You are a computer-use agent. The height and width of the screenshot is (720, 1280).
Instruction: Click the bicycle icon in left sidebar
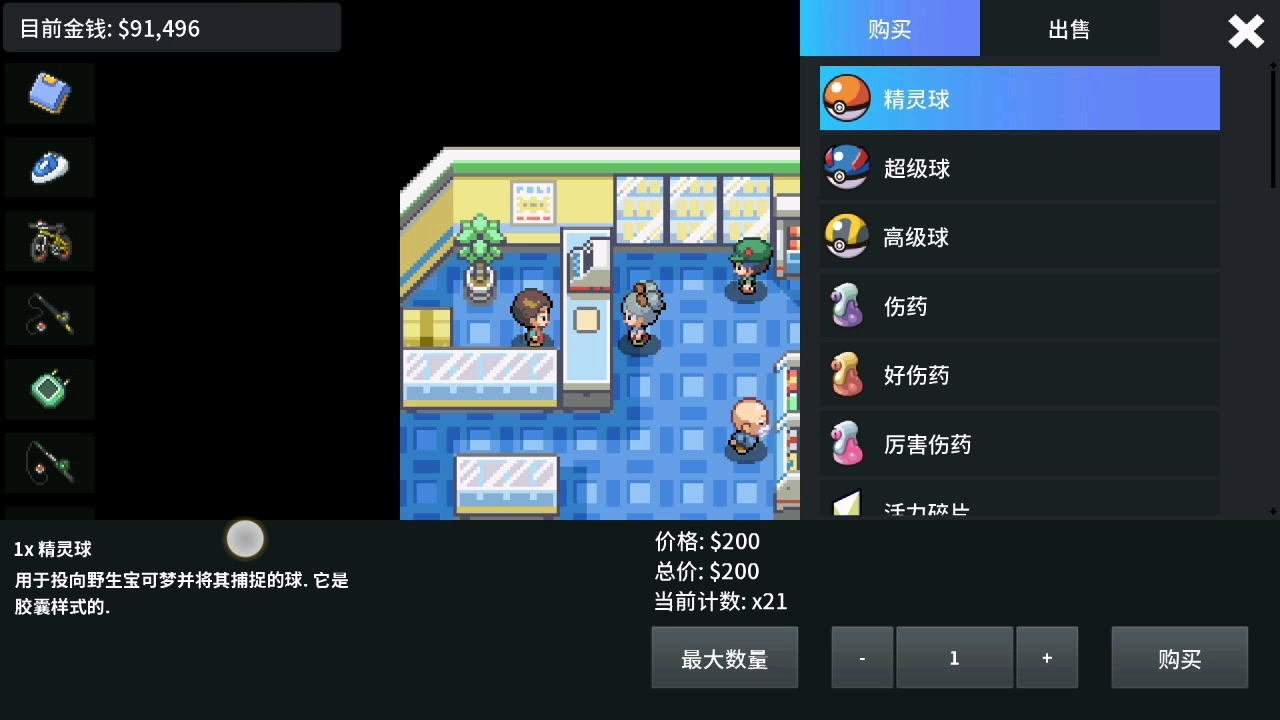49,241
